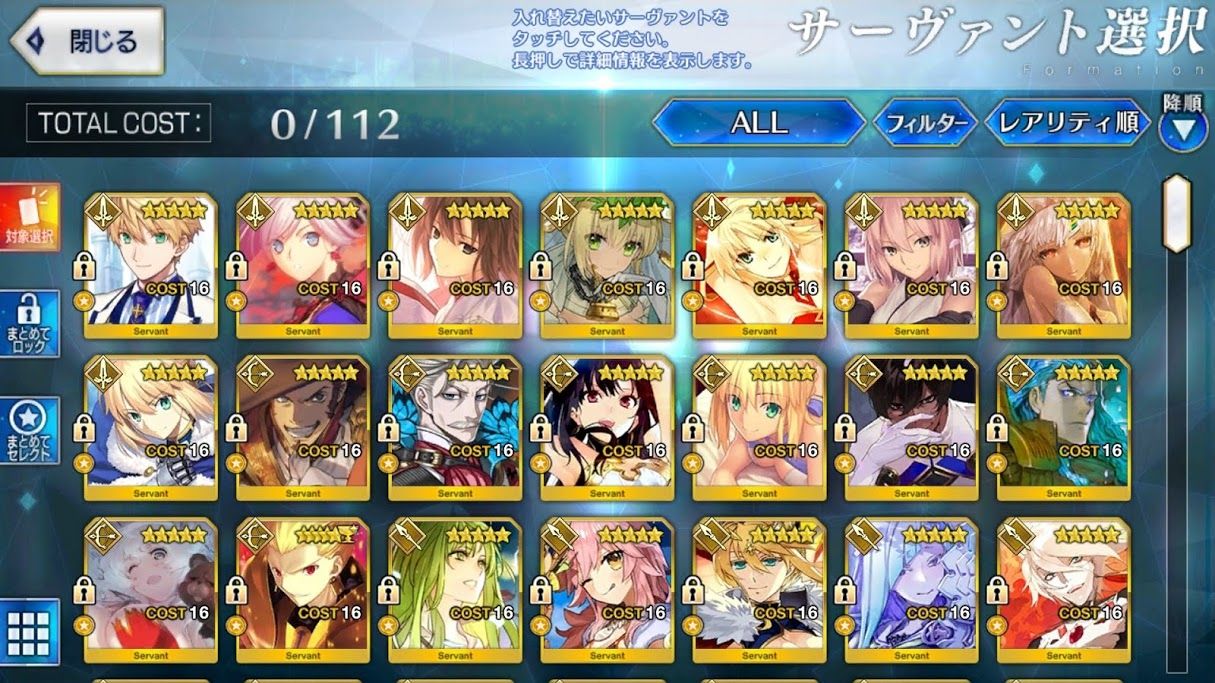1215x683 pixels.
Task: Choose the winking pink-haired lancer card
Action: point(607,589)
